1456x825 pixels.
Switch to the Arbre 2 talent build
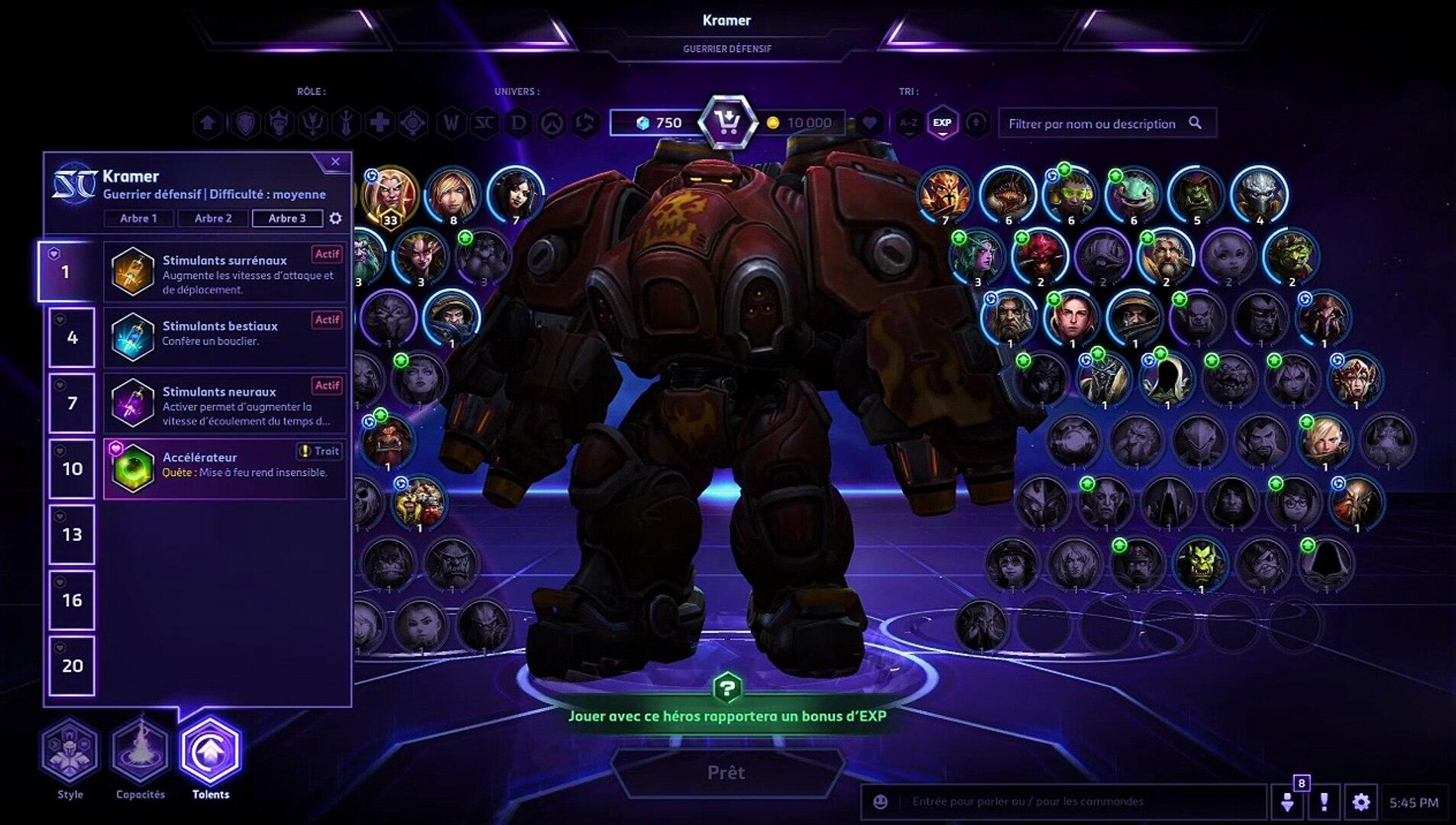click(x=212, y=218)
